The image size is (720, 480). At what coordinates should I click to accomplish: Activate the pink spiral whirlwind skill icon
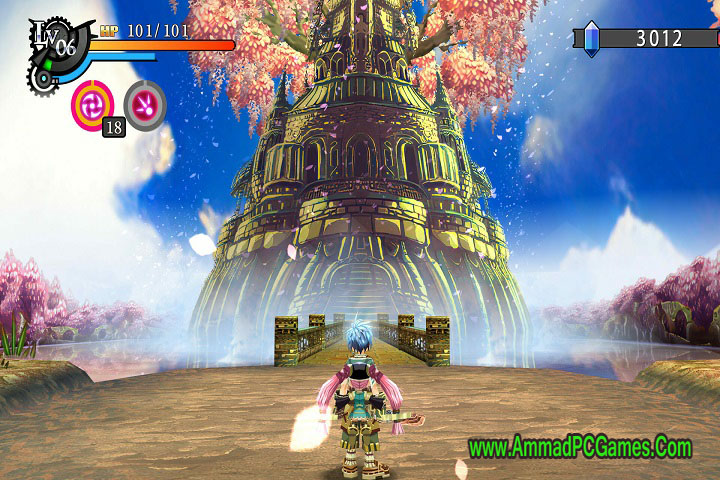[92, 103]
